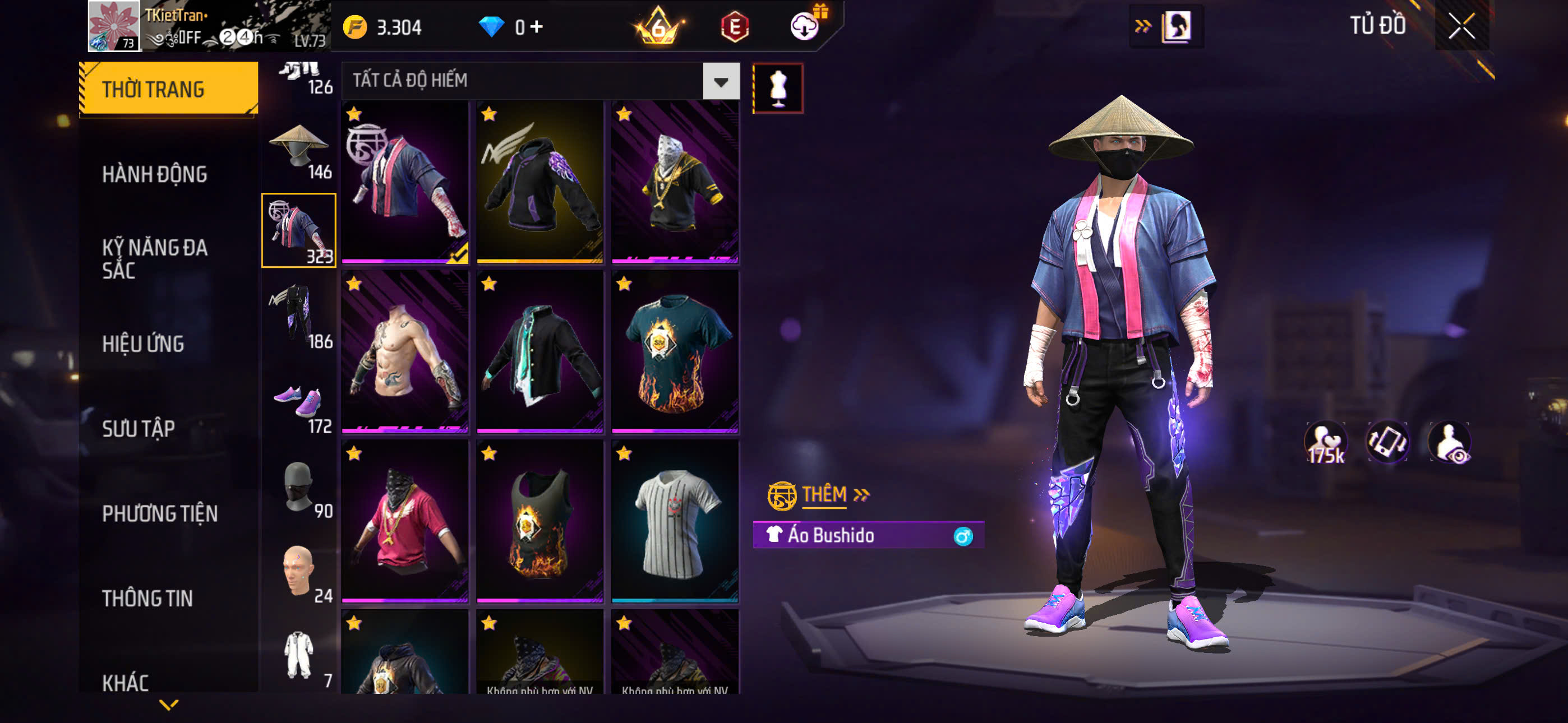The image size is (1568, 723).
Task: Pick the white striped jersey
Action: coord(675,522)
